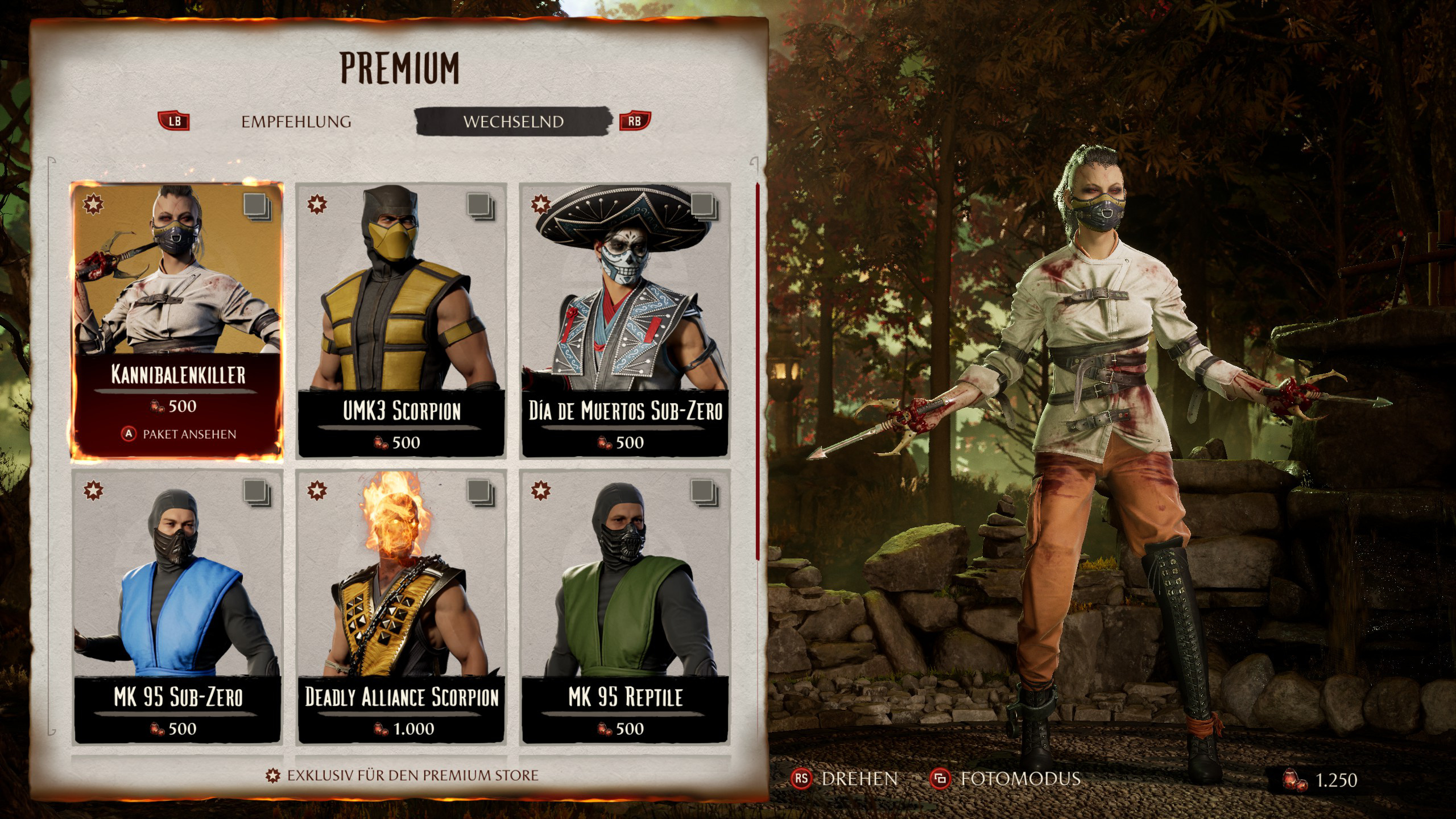Image resolution: width=1456 pixels, height=819 pixels.
Task: Open the Deadly Alliance Scorpion offer
Action: tap(402, 606)
